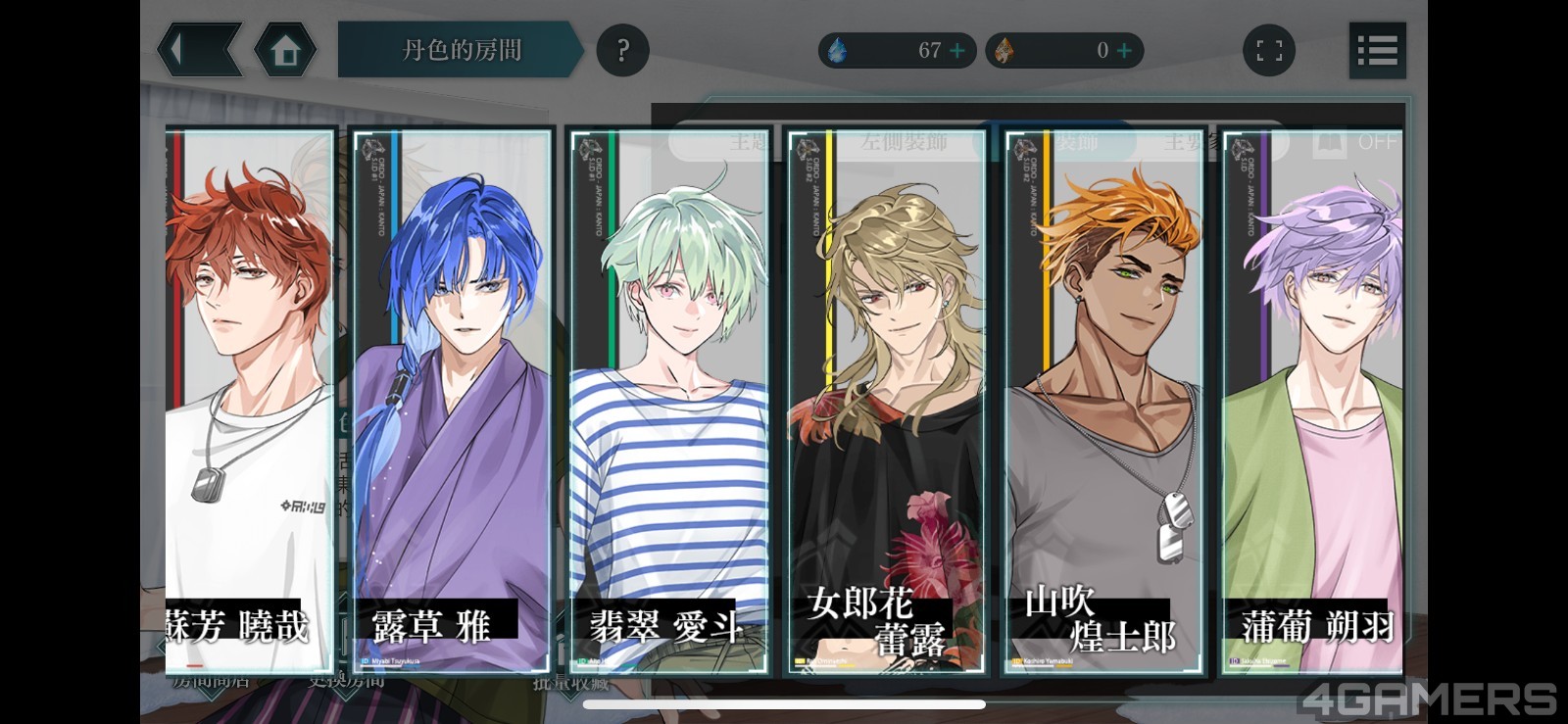Open the list menu icon
Viewport: 1568px width, 724px height.
tap(1377, 50)
